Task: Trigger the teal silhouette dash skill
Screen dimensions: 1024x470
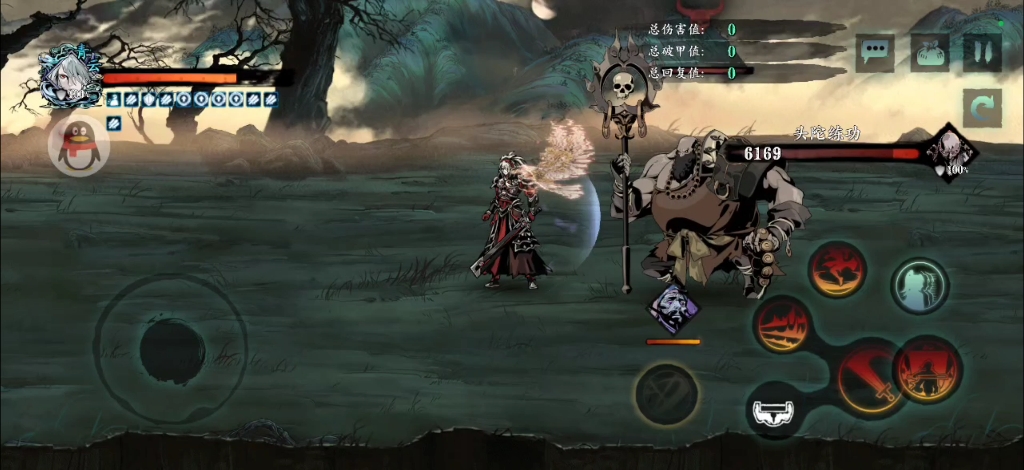Action: 919,285
